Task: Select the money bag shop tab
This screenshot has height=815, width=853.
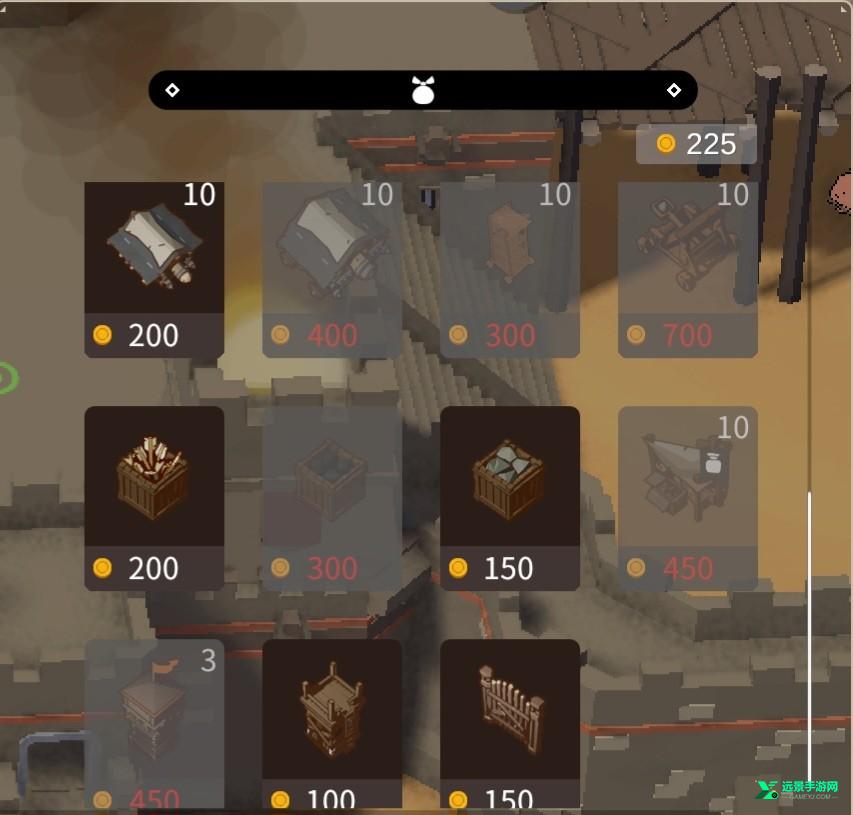Action: pyautogui.click(x=423, y=90)
